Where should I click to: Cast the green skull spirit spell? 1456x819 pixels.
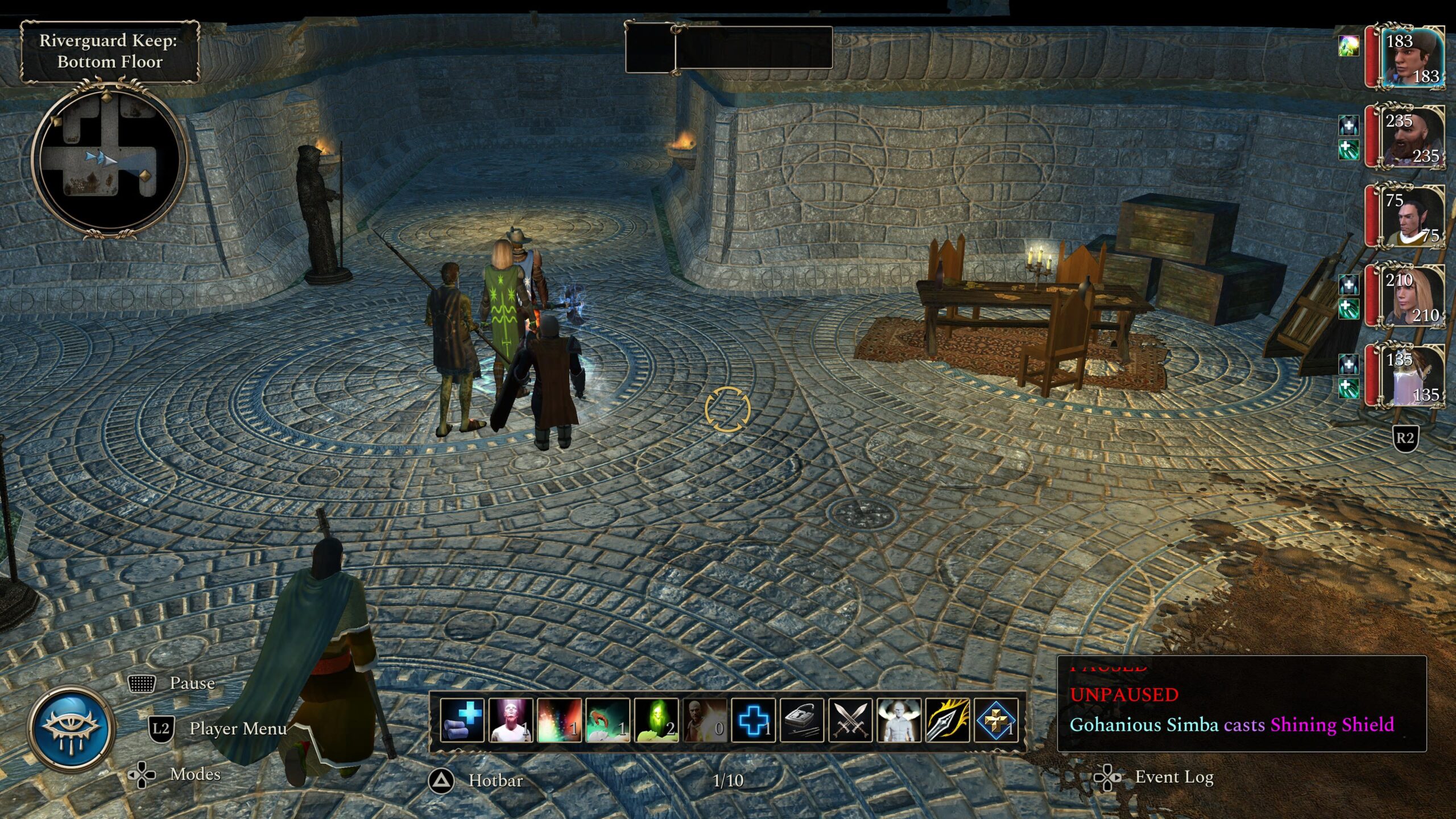[656, 721]
